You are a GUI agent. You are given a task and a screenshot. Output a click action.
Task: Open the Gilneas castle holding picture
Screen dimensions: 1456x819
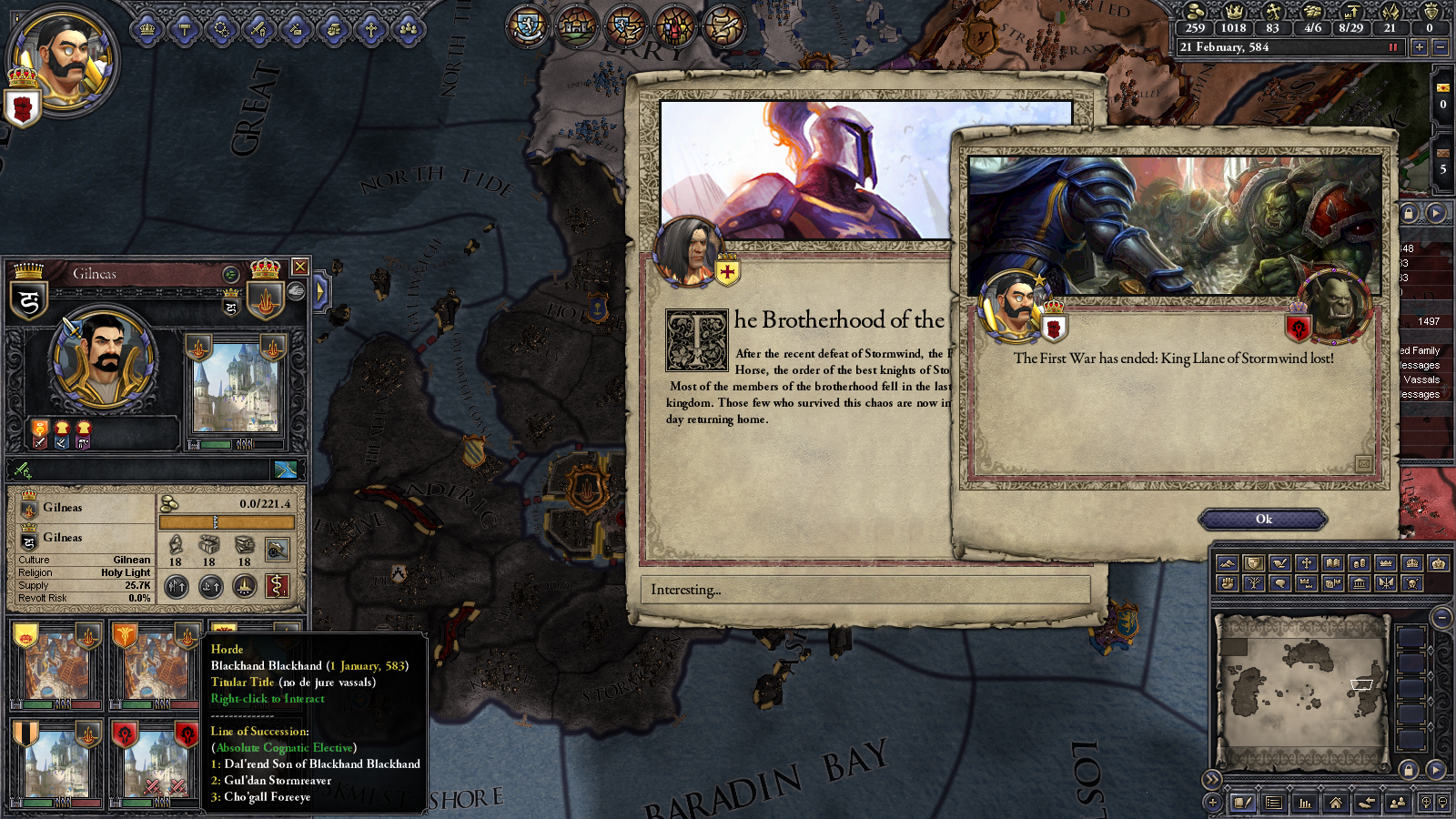(x=235, y=387)
